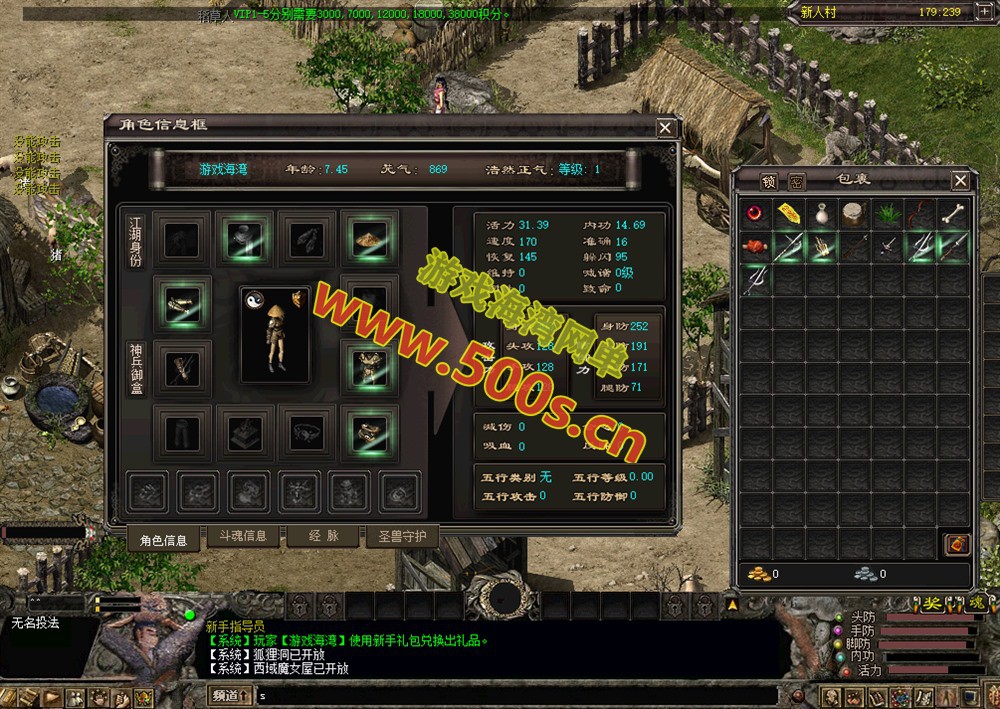
Task: Select the 角色信息 tab
Action: click(x=163, y=540)
